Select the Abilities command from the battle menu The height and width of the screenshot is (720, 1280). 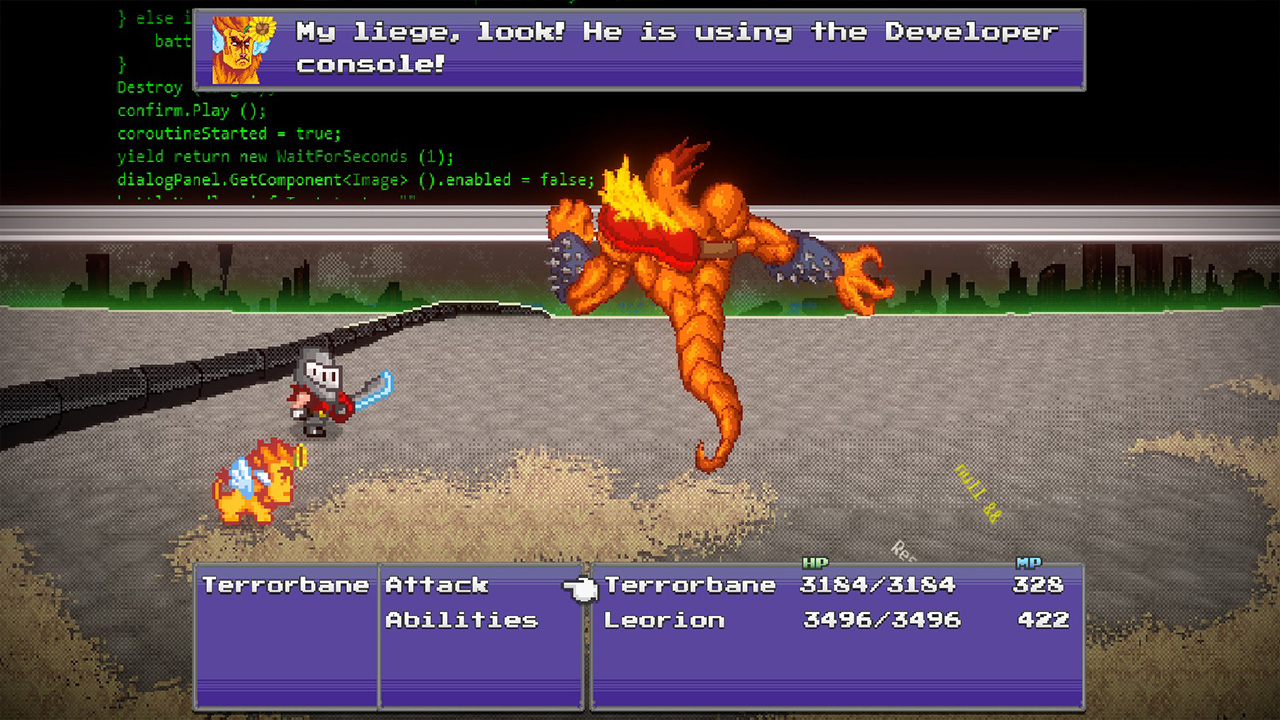click(462, 620)
